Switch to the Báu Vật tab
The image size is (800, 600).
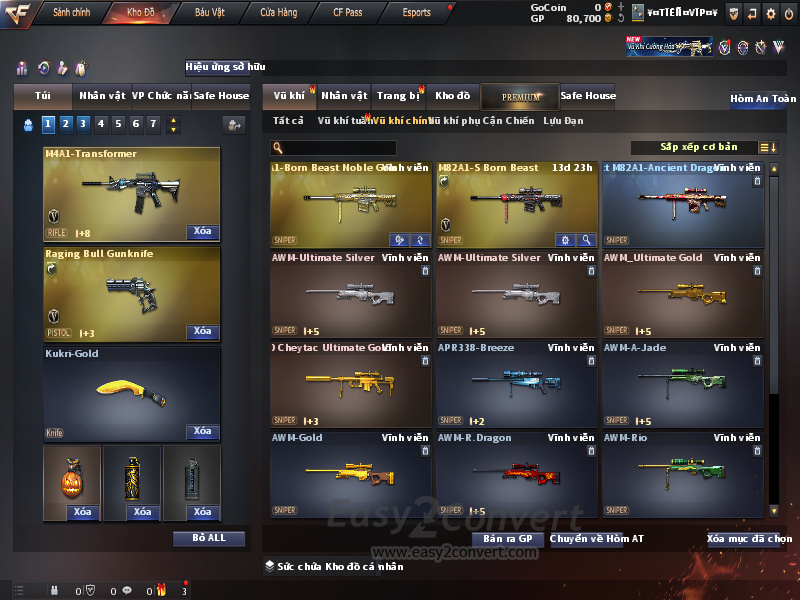click(209, 13)
